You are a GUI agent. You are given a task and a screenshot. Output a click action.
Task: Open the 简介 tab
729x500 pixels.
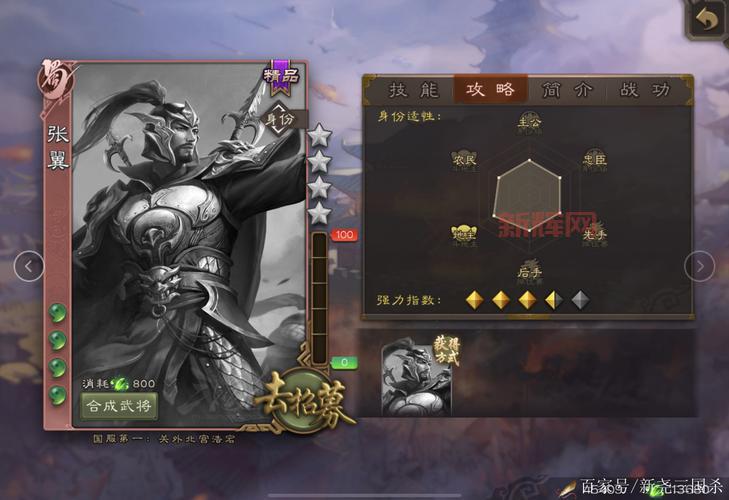point(567,90)
